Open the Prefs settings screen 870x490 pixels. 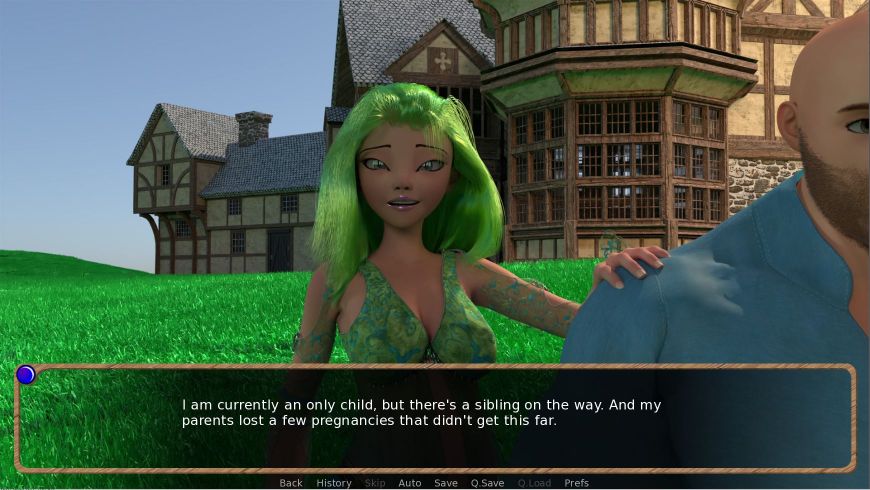[577, 483]
